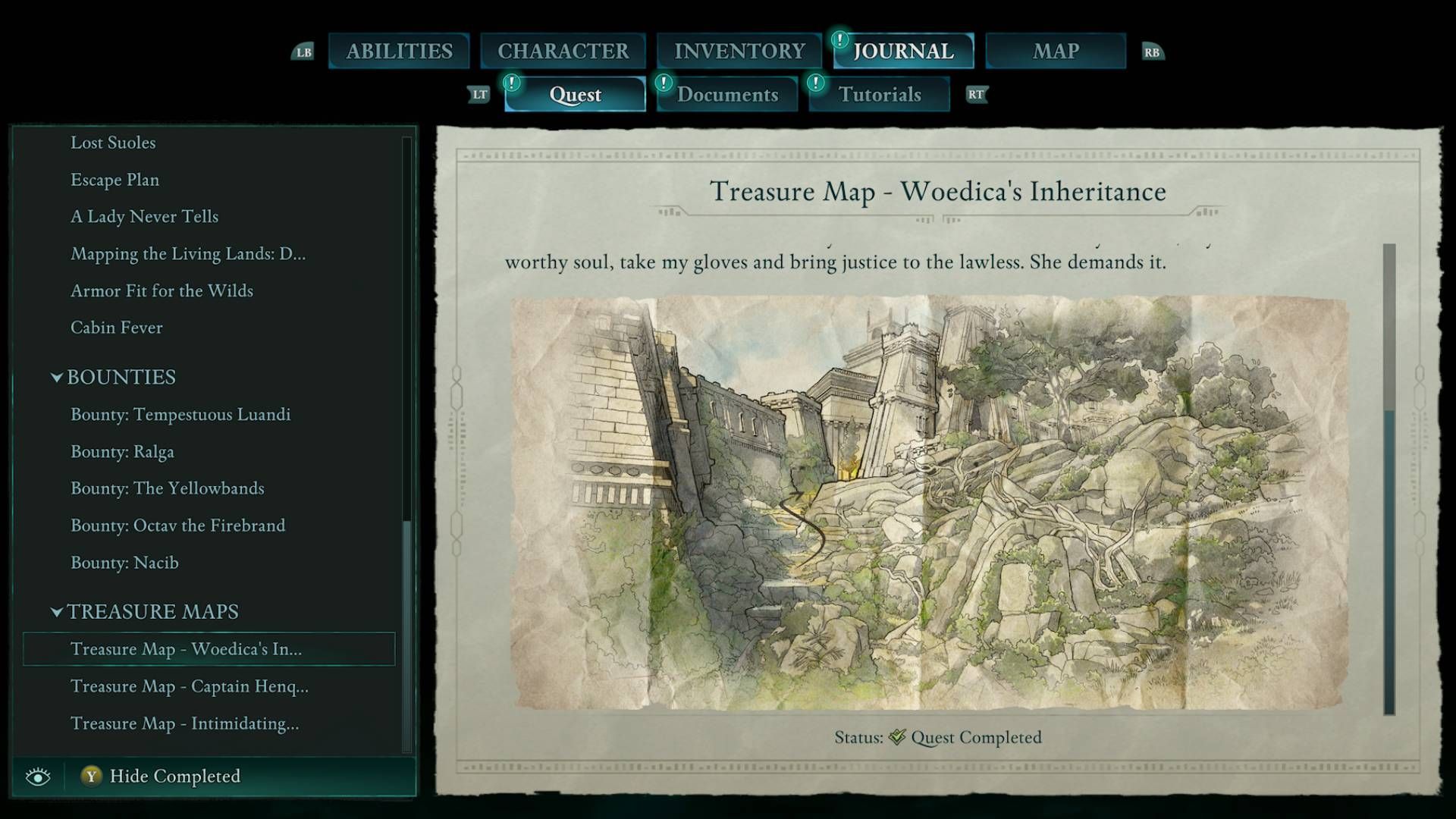1456x819 pixels.
Task: Open the Documents sub-tab
Action: 728,95
